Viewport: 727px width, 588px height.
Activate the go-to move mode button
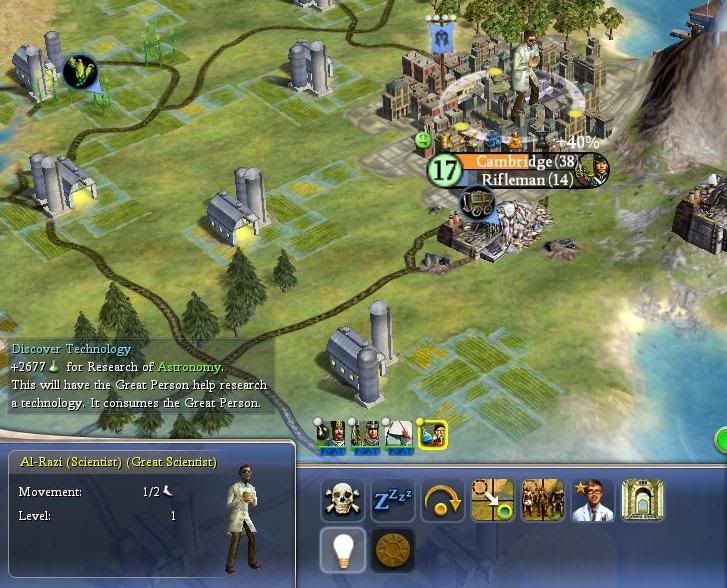coord(493,500)
